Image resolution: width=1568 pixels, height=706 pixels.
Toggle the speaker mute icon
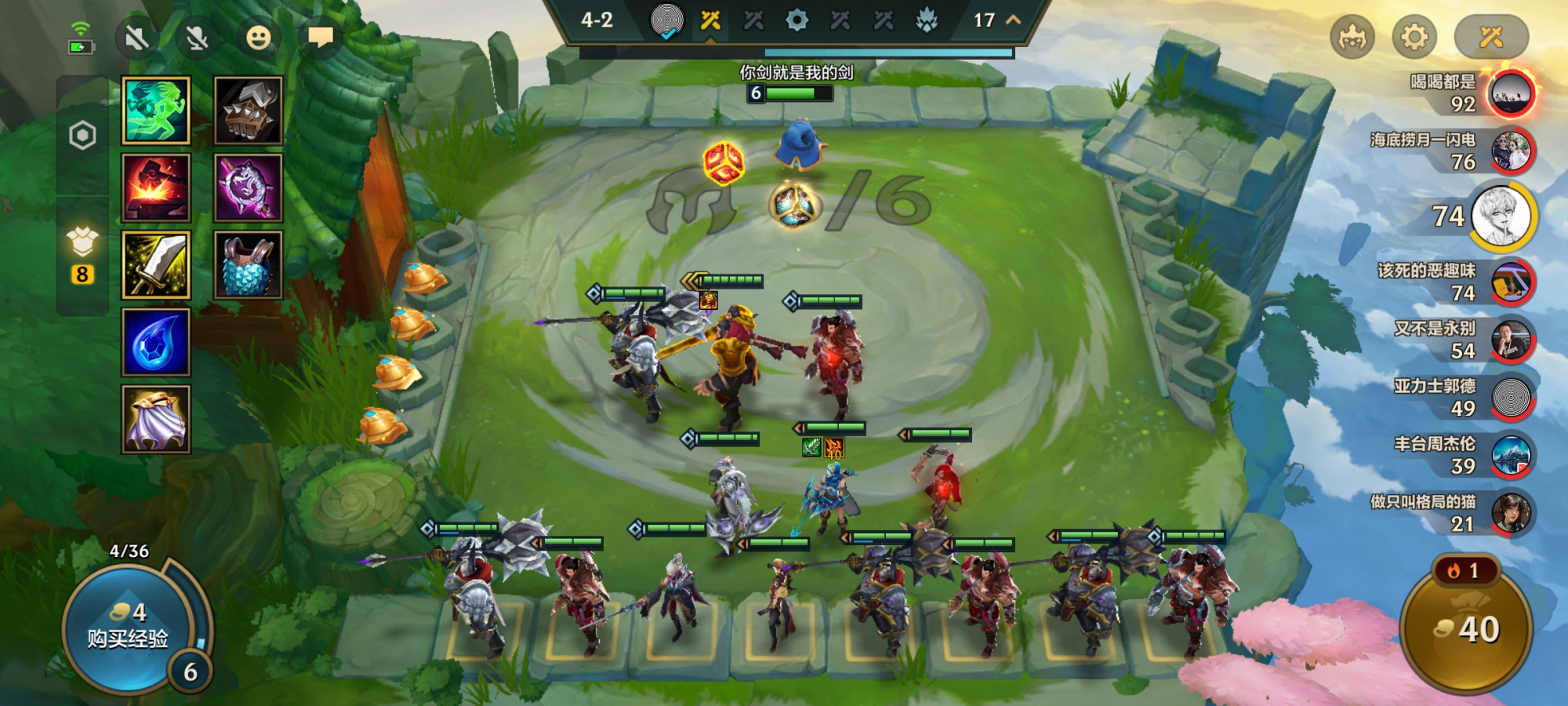[x=136, y=38]
